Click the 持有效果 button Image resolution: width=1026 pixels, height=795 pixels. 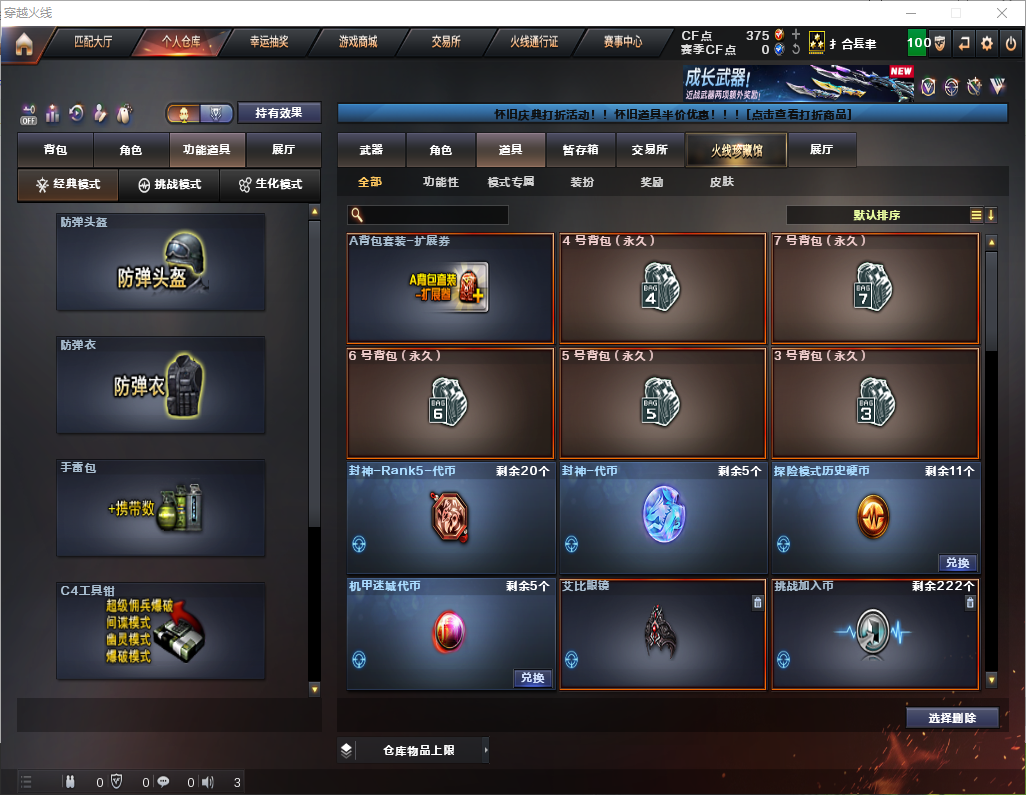pos(279,113)
